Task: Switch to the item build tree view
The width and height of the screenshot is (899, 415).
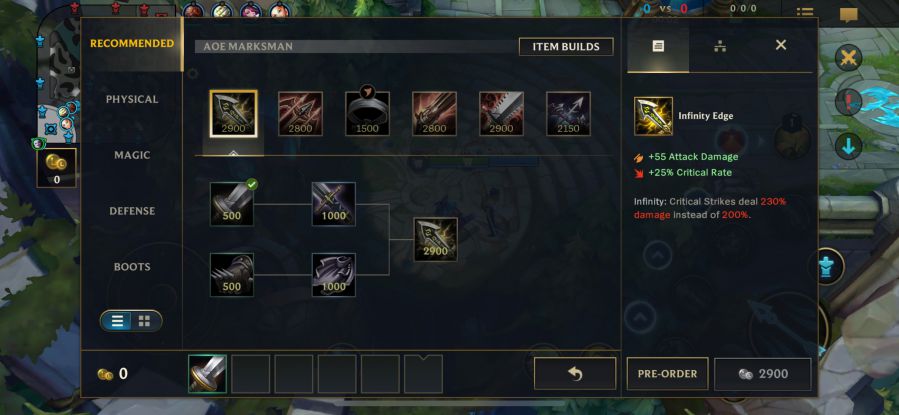Action: [x=720, y=46]
